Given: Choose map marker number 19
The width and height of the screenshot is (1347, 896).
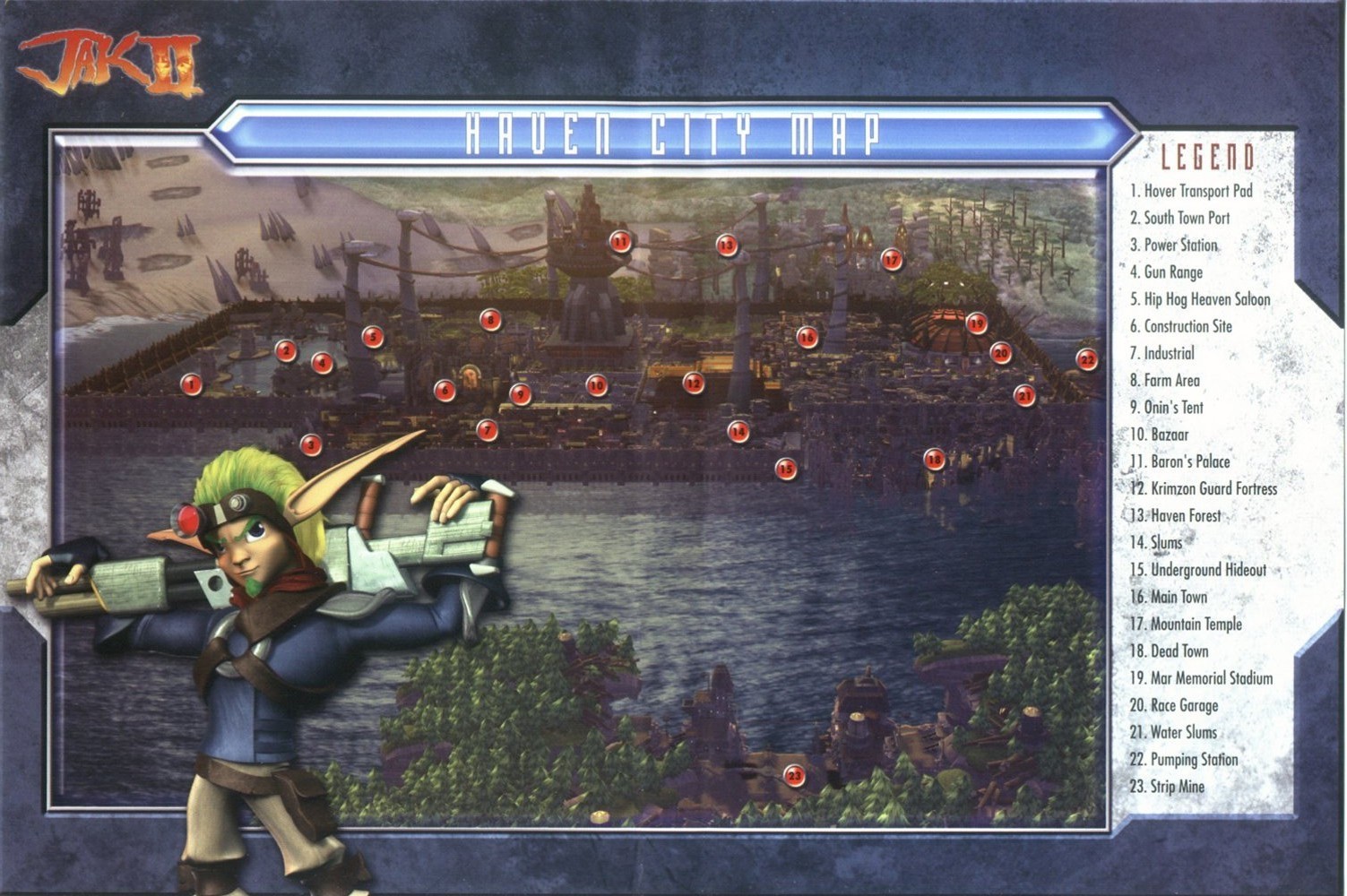Looking at the screenshot, I should (977, 323).
